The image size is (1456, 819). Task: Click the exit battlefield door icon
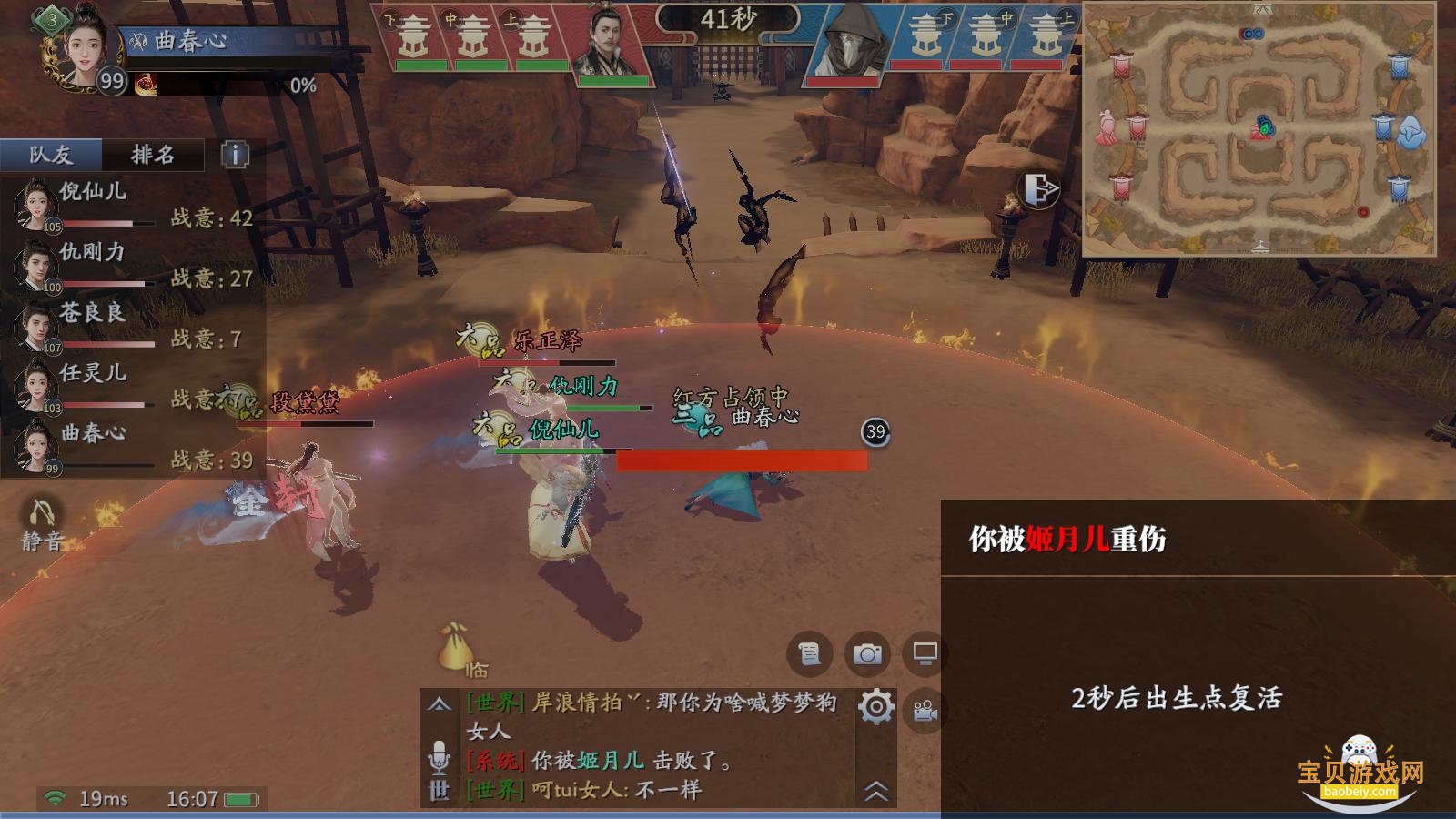tap(1040, 189)
